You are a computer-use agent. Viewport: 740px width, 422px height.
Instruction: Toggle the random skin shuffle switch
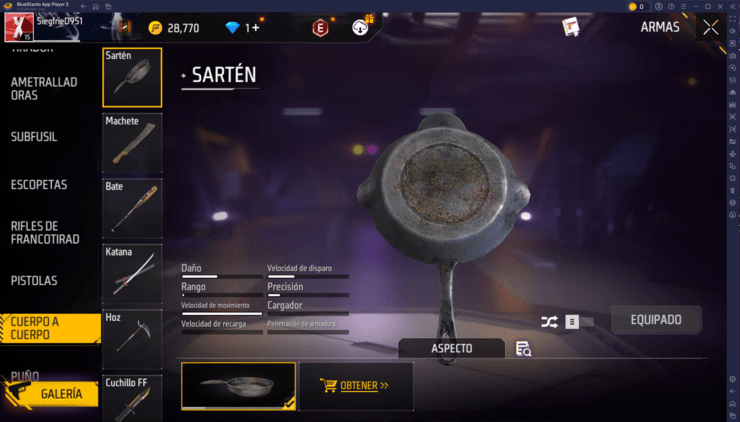(x=580, y=322)
